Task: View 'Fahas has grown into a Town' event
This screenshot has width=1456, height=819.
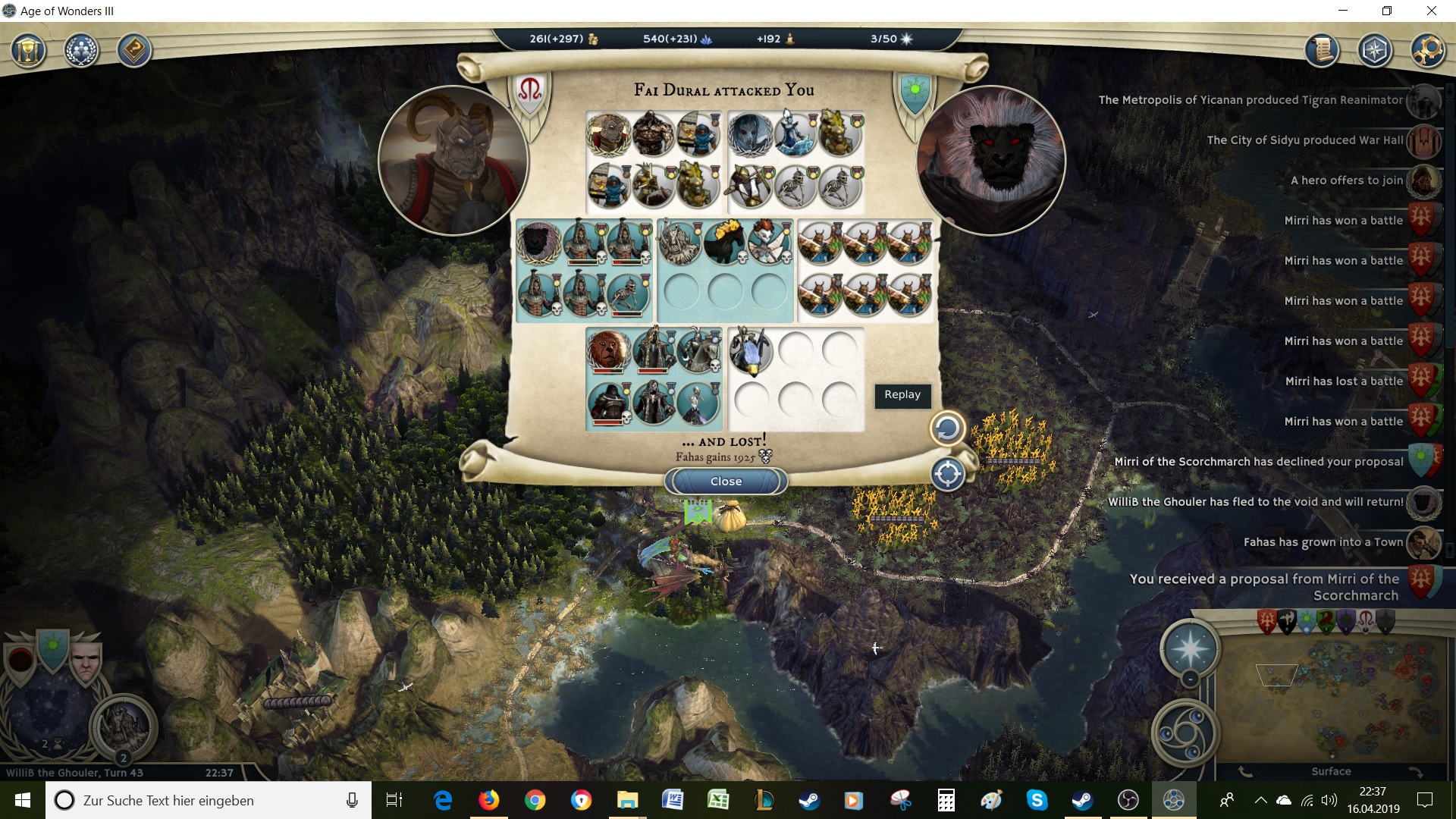Action: (x=1323, y=542)
